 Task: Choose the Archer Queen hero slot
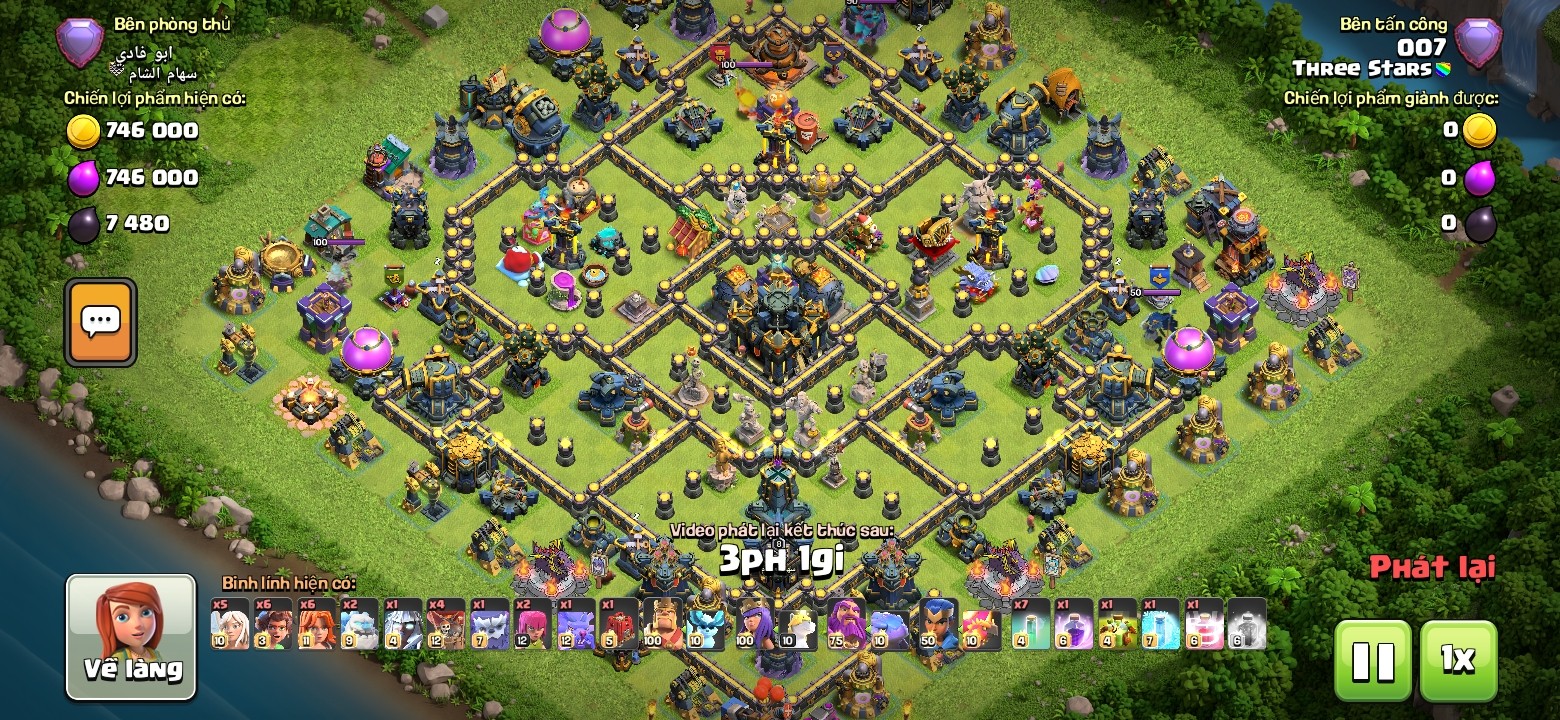click(755, 625)
